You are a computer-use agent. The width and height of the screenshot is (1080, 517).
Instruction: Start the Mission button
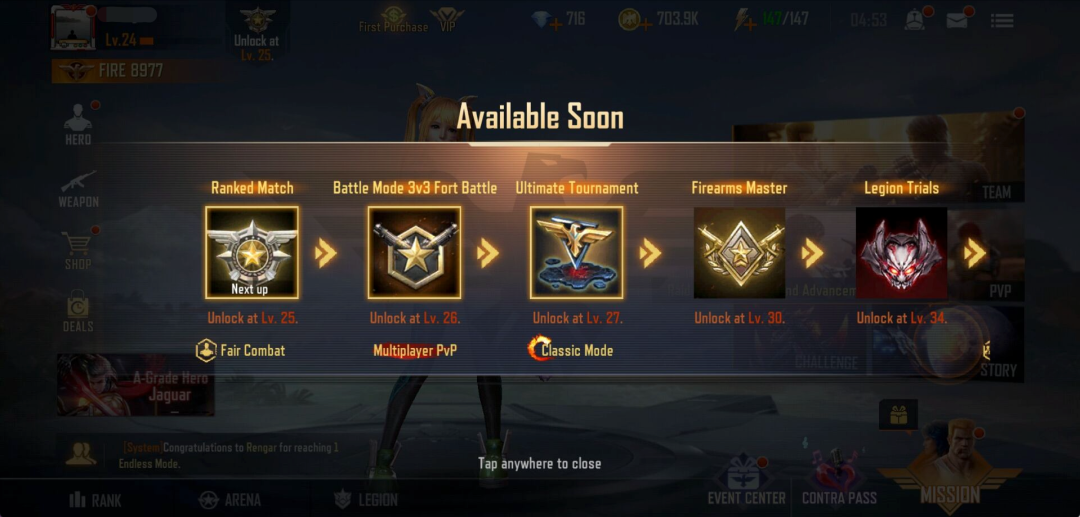pyautogui.click(x=949, y=470)
